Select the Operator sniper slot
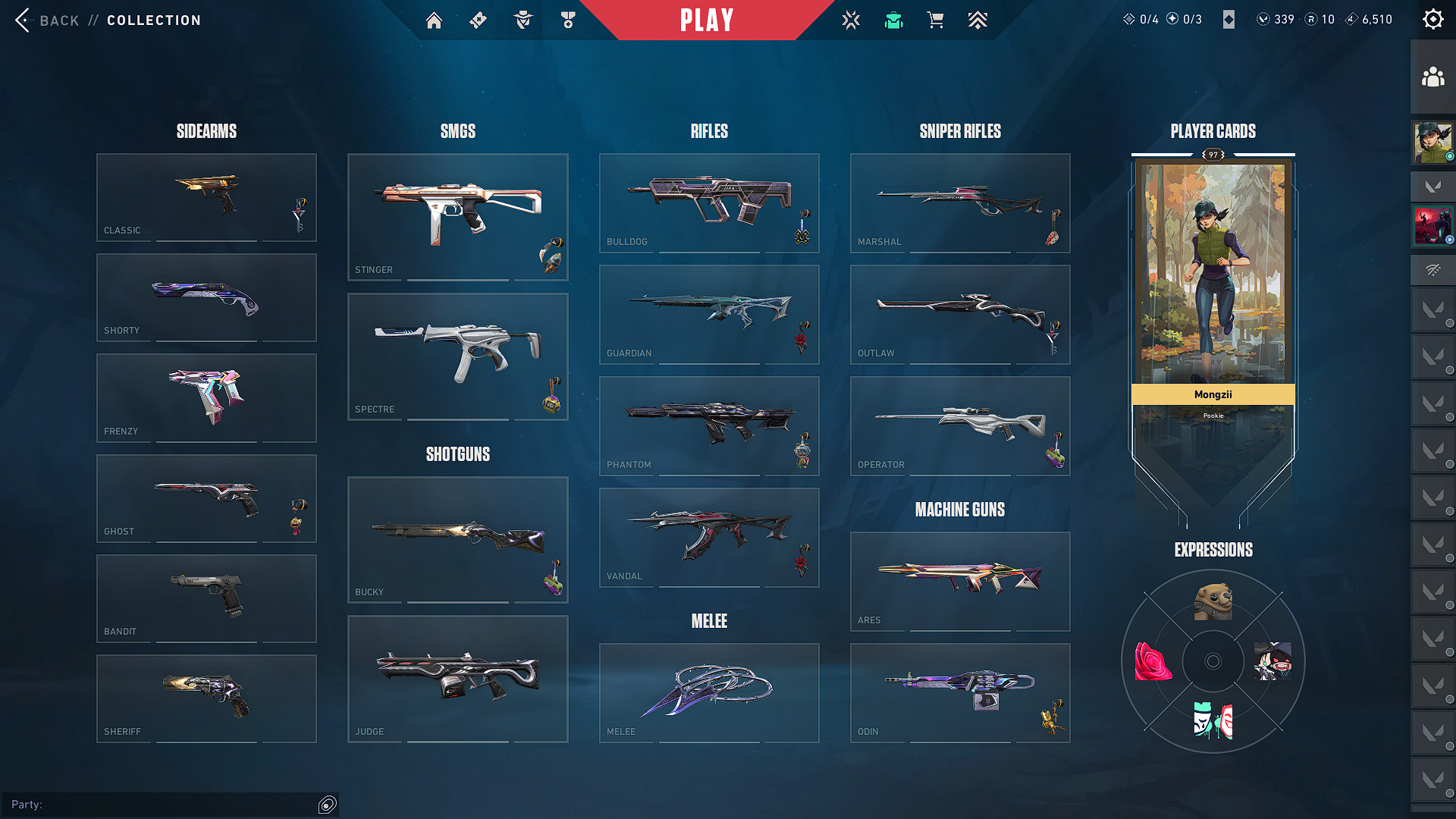 click(960, 425)
